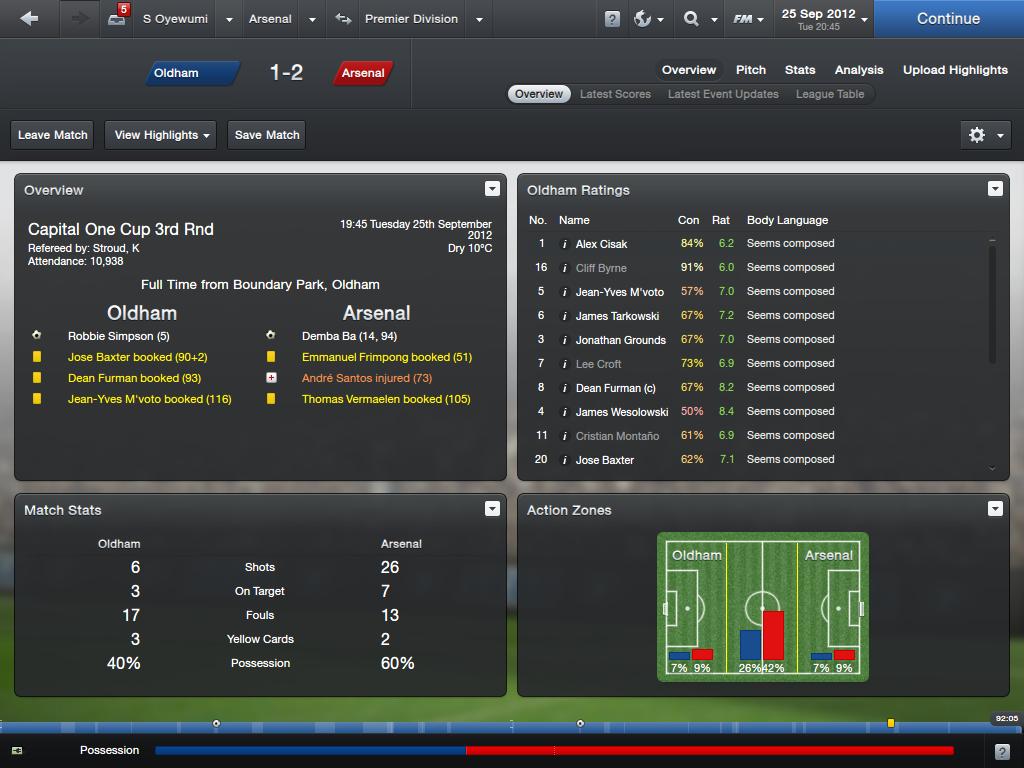Open the gear settings dropdown
Screen dimensions: 1024x768
pos(984,135)
